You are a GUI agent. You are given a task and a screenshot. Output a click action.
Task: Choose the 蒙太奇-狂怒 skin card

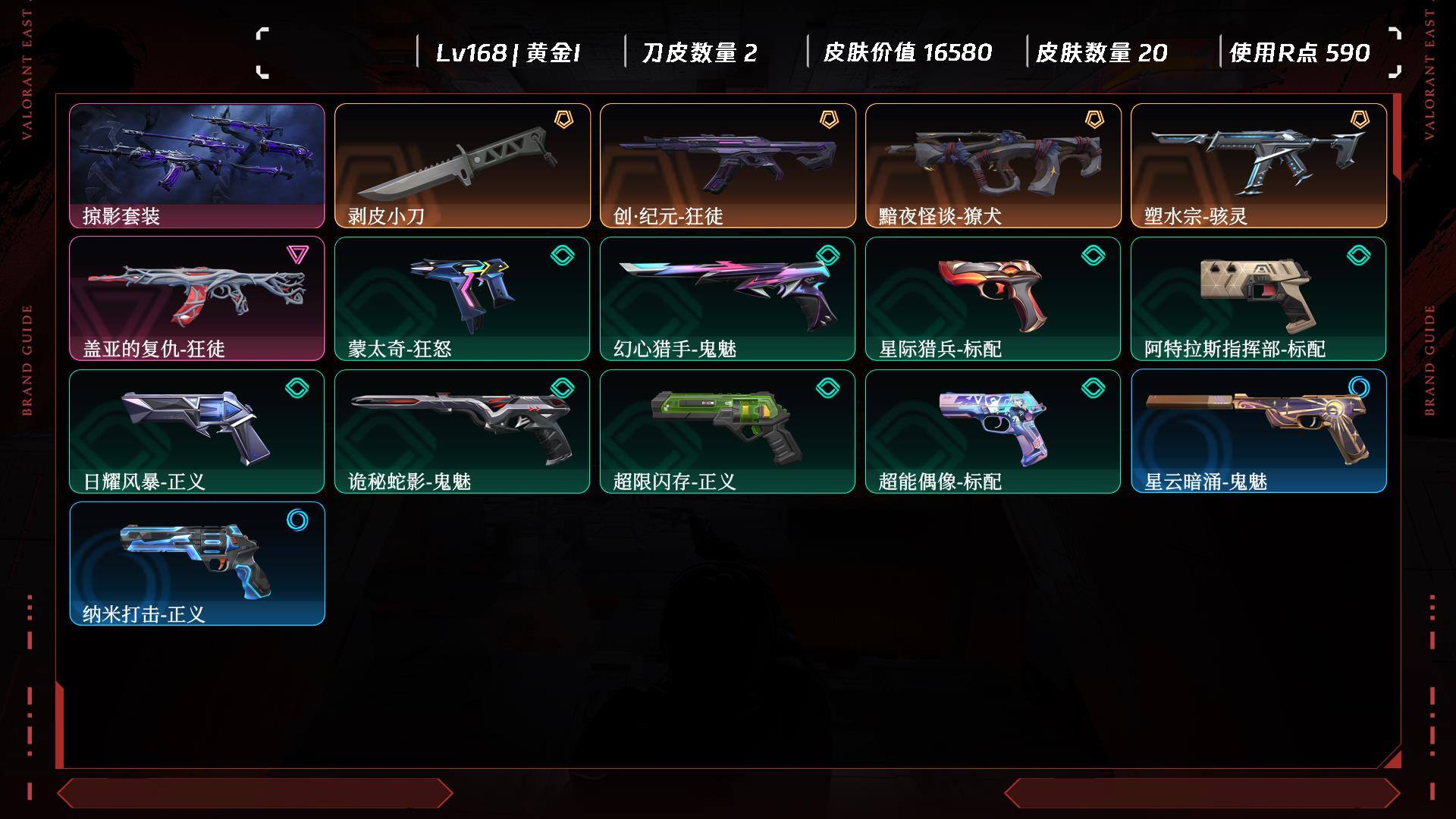[x=463, y=298]
